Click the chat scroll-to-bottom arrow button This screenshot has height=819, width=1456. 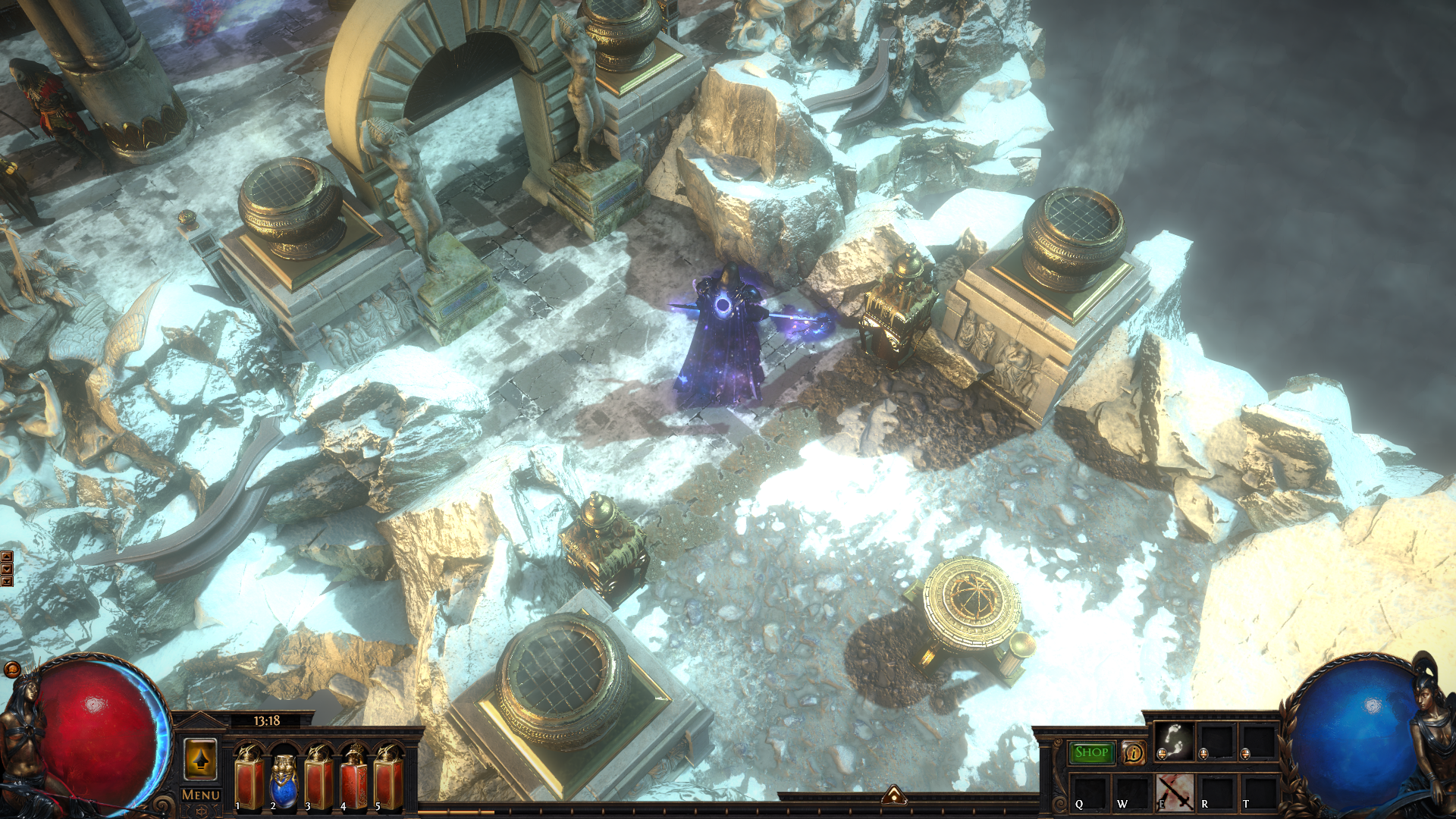7,582
